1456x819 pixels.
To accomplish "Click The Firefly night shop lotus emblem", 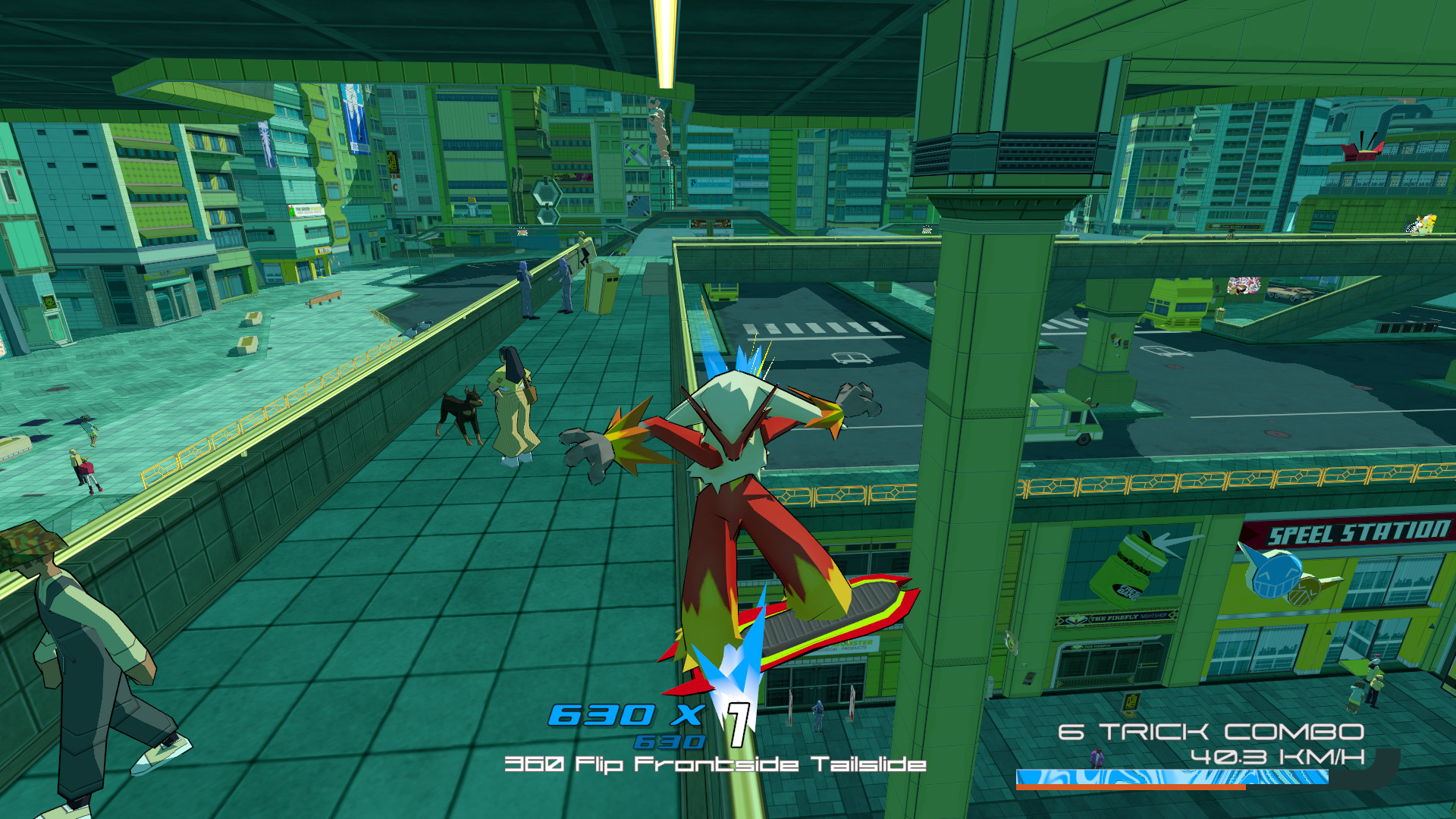I will (1075, 618).
